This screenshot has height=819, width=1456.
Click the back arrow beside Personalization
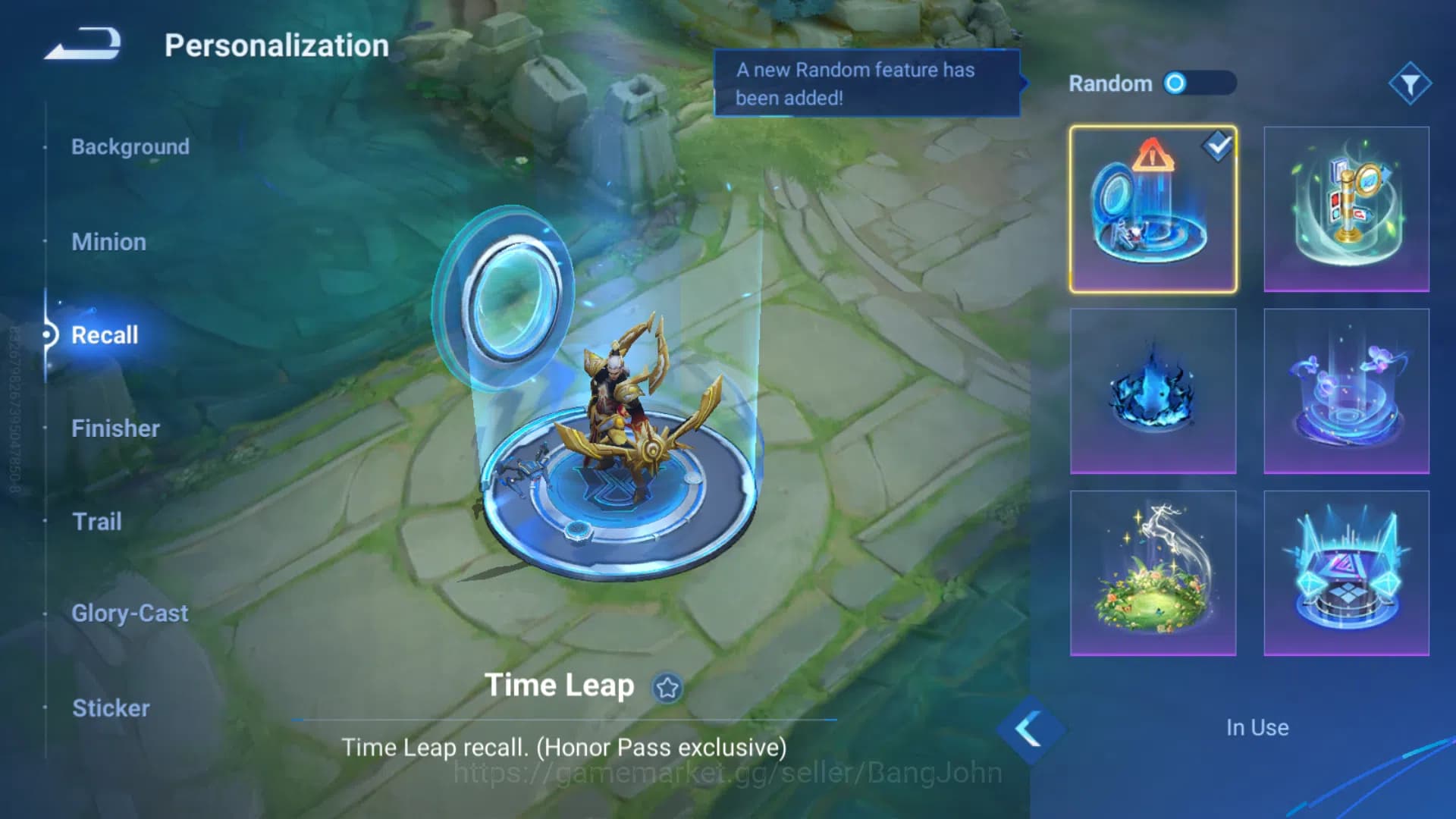tap(80, 44)
